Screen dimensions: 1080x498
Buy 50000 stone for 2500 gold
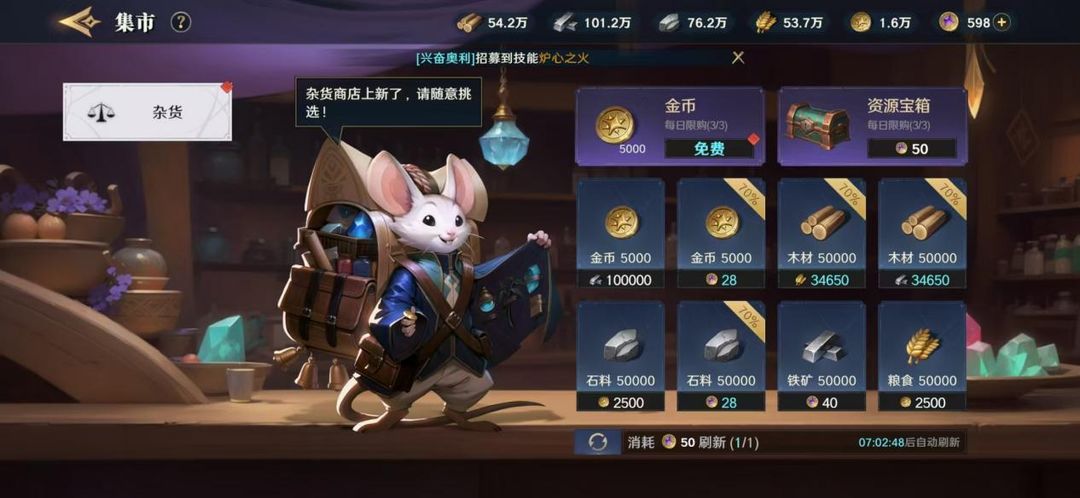click(x=620, y=402)
